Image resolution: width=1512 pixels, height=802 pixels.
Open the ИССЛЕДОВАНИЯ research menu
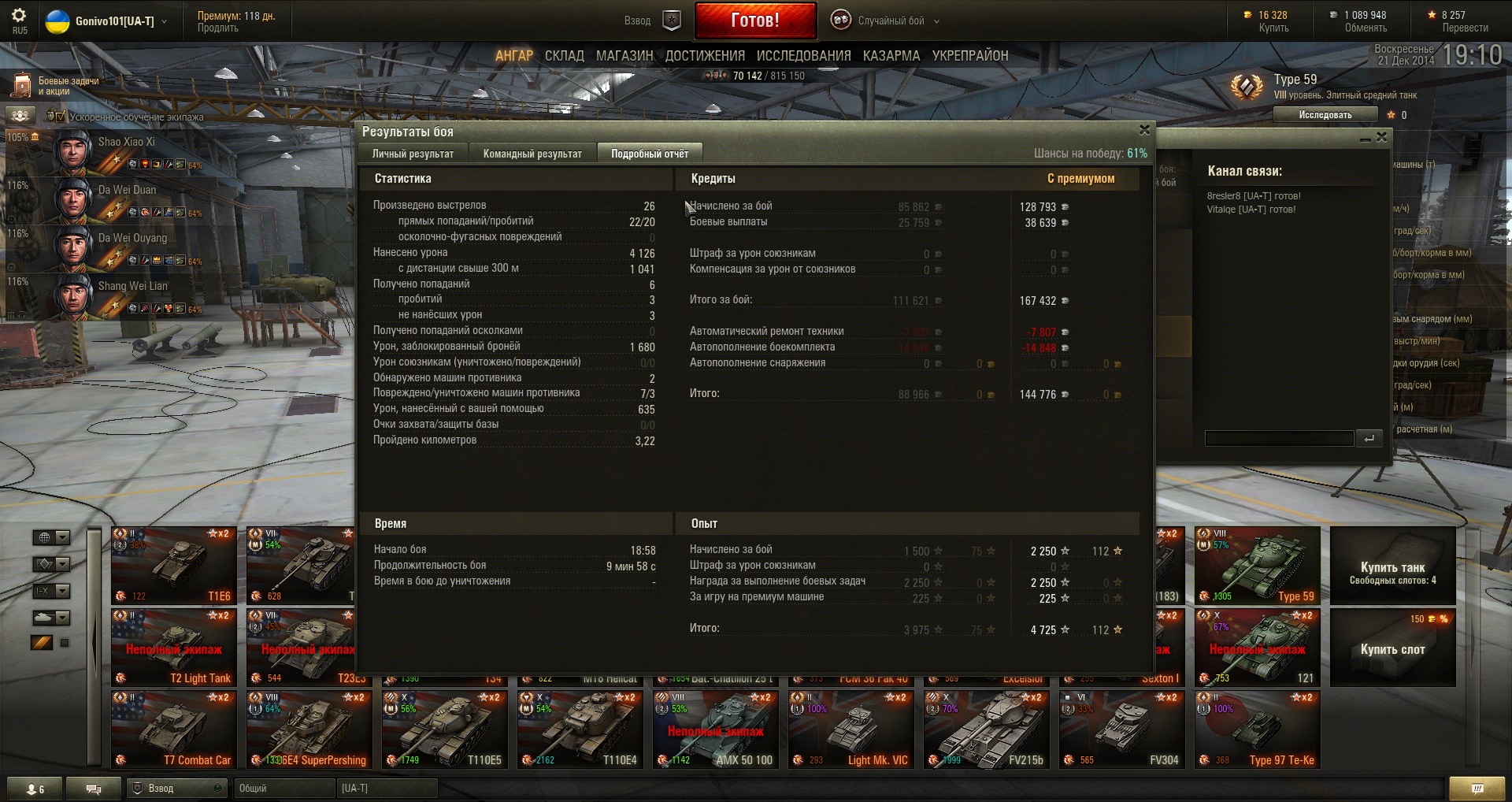pyautogui.click(x=803, y=56)
